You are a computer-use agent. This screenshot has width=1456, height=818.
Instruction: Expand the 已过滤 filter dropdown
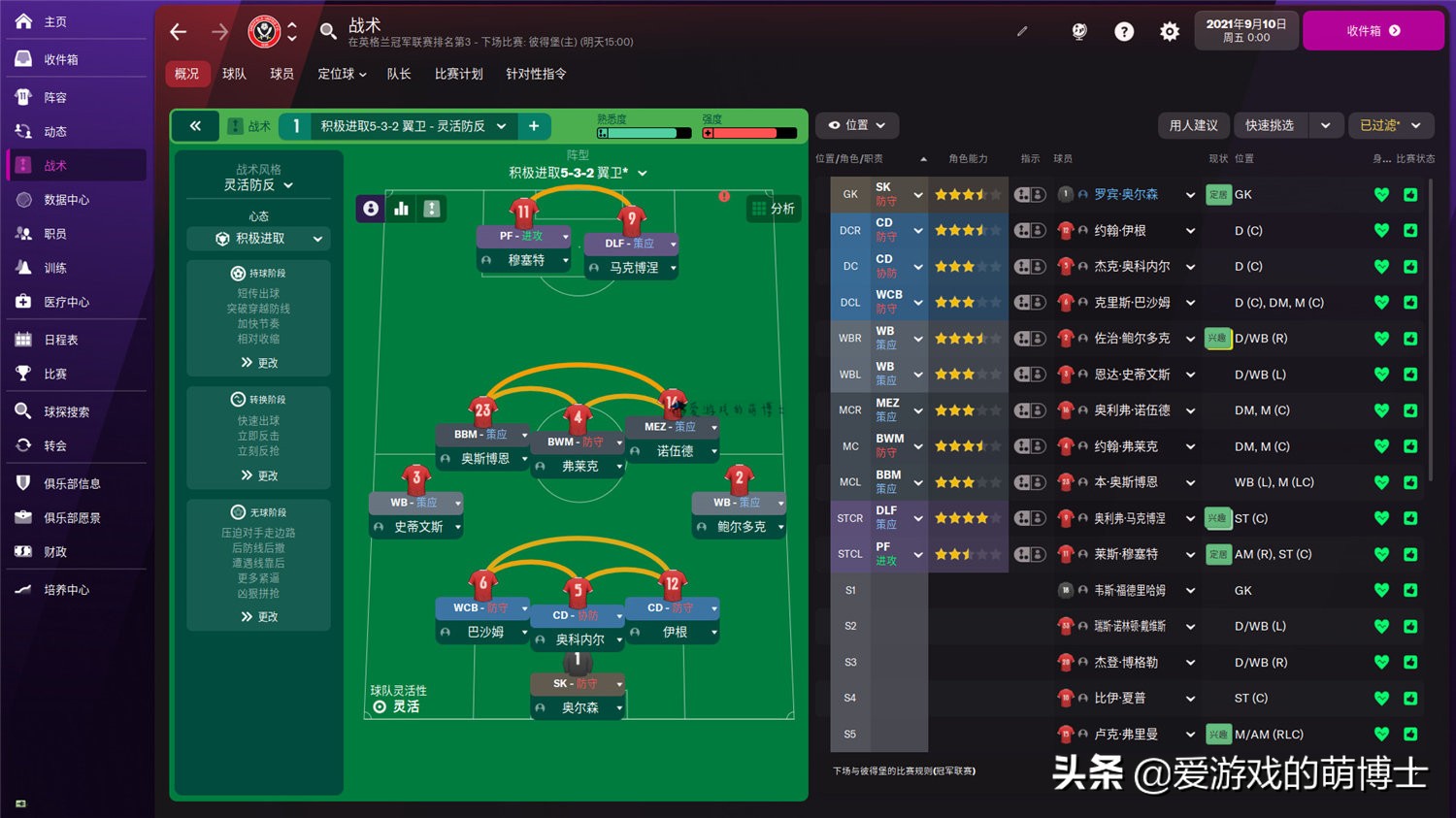1390,125
